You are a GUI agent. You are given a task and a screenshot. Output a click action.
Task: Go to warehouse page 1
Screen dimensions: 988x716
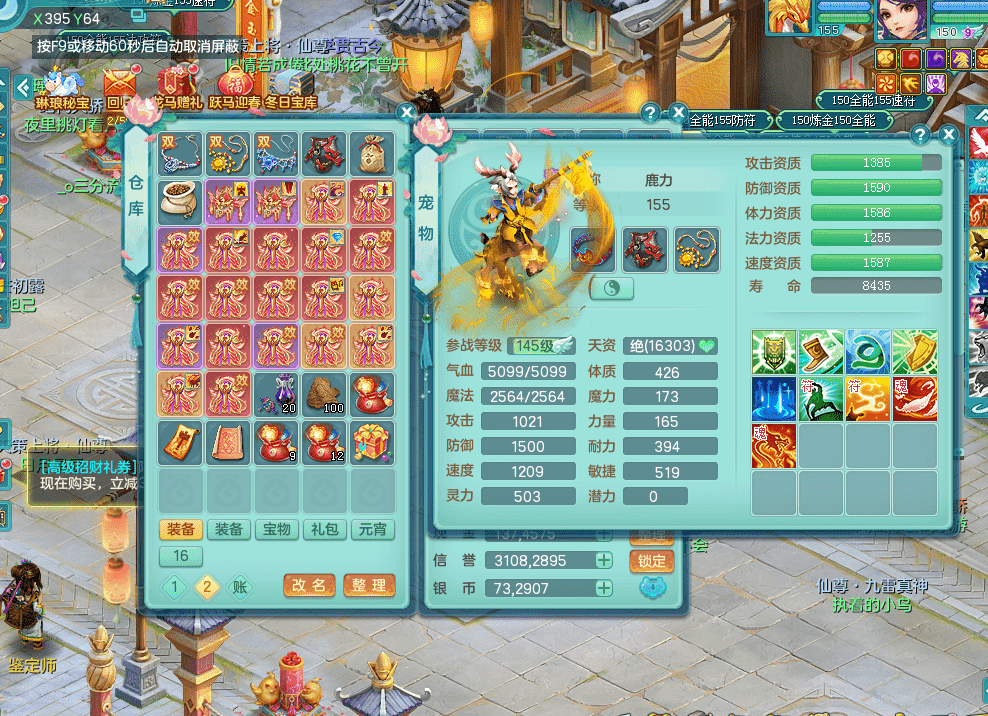[x=175, y=587]
